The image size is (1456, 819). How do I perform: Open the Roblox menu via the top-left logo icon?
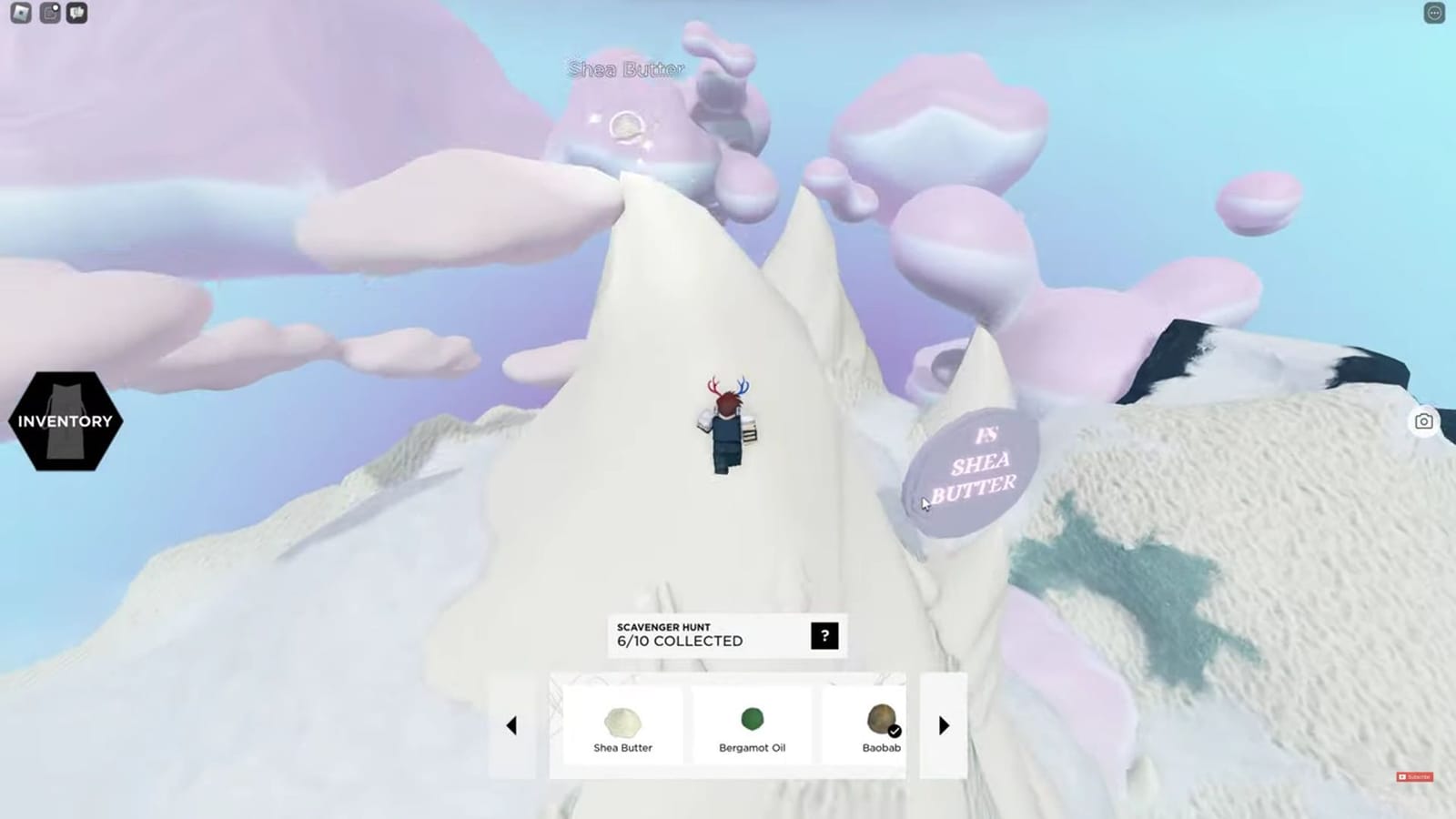(x=20, y=13)
